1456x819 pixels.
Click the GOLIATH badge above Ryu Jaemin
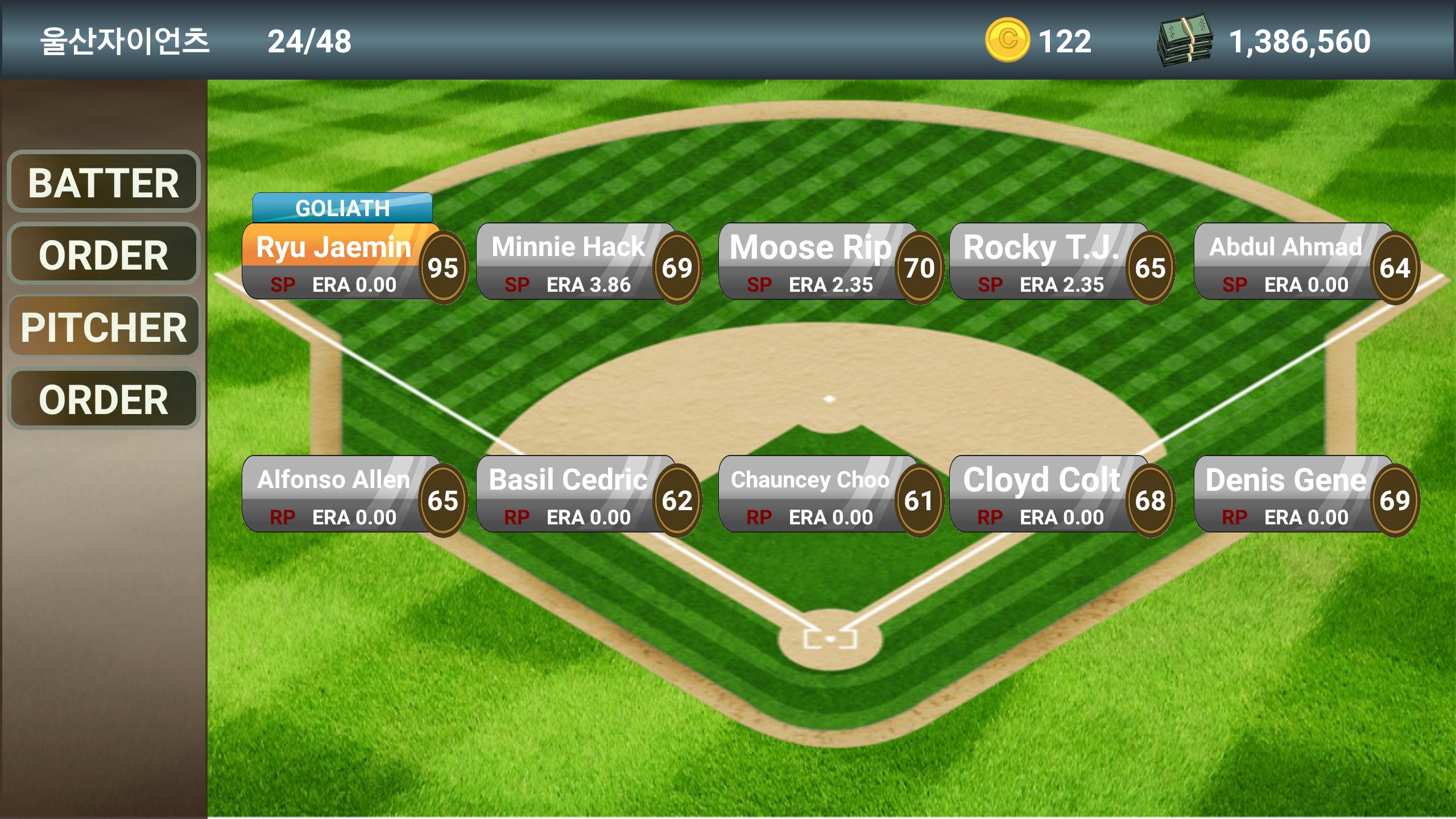341,208
